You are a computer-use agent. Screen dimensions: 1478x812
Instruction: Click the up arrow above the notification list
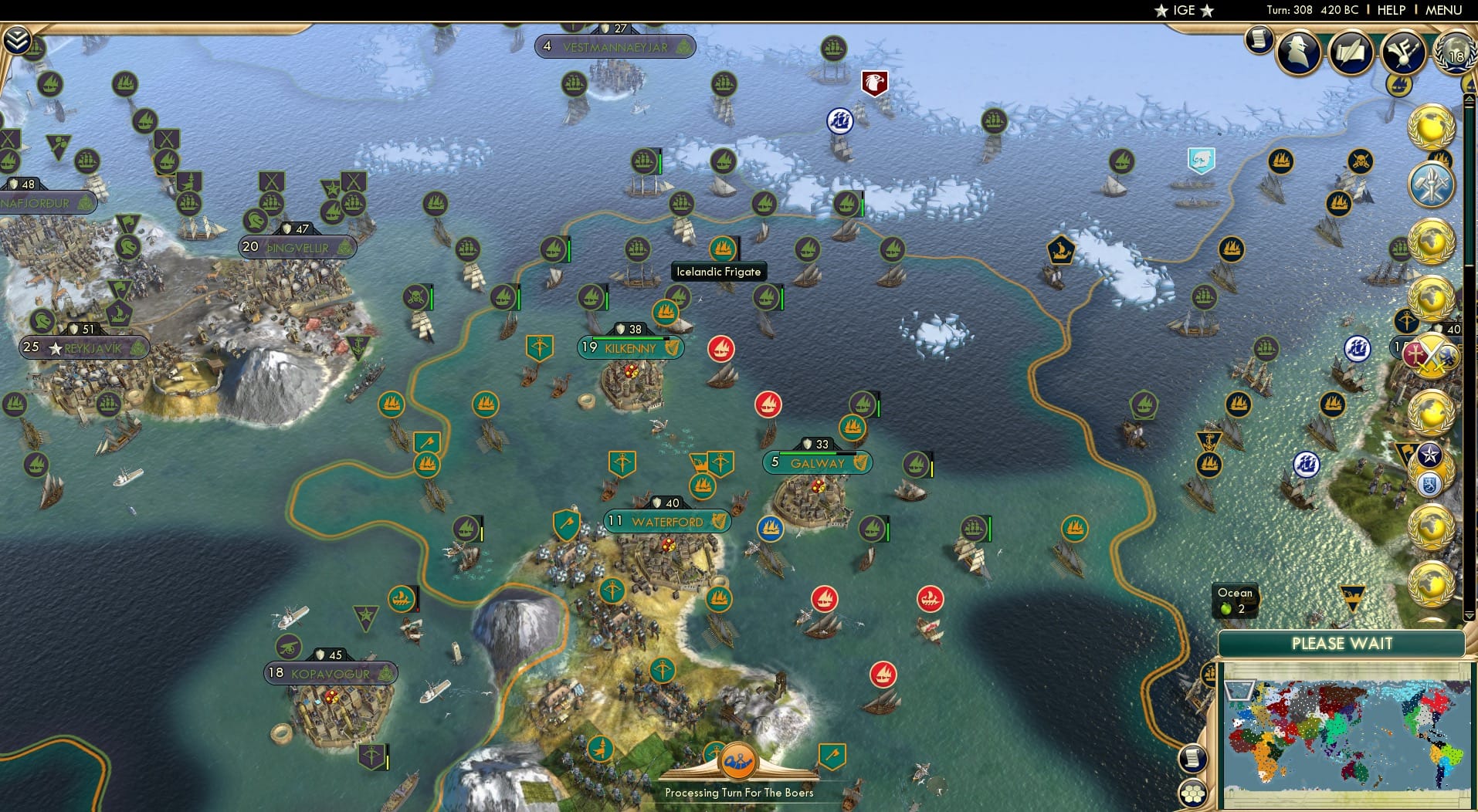coord(1469,98)
